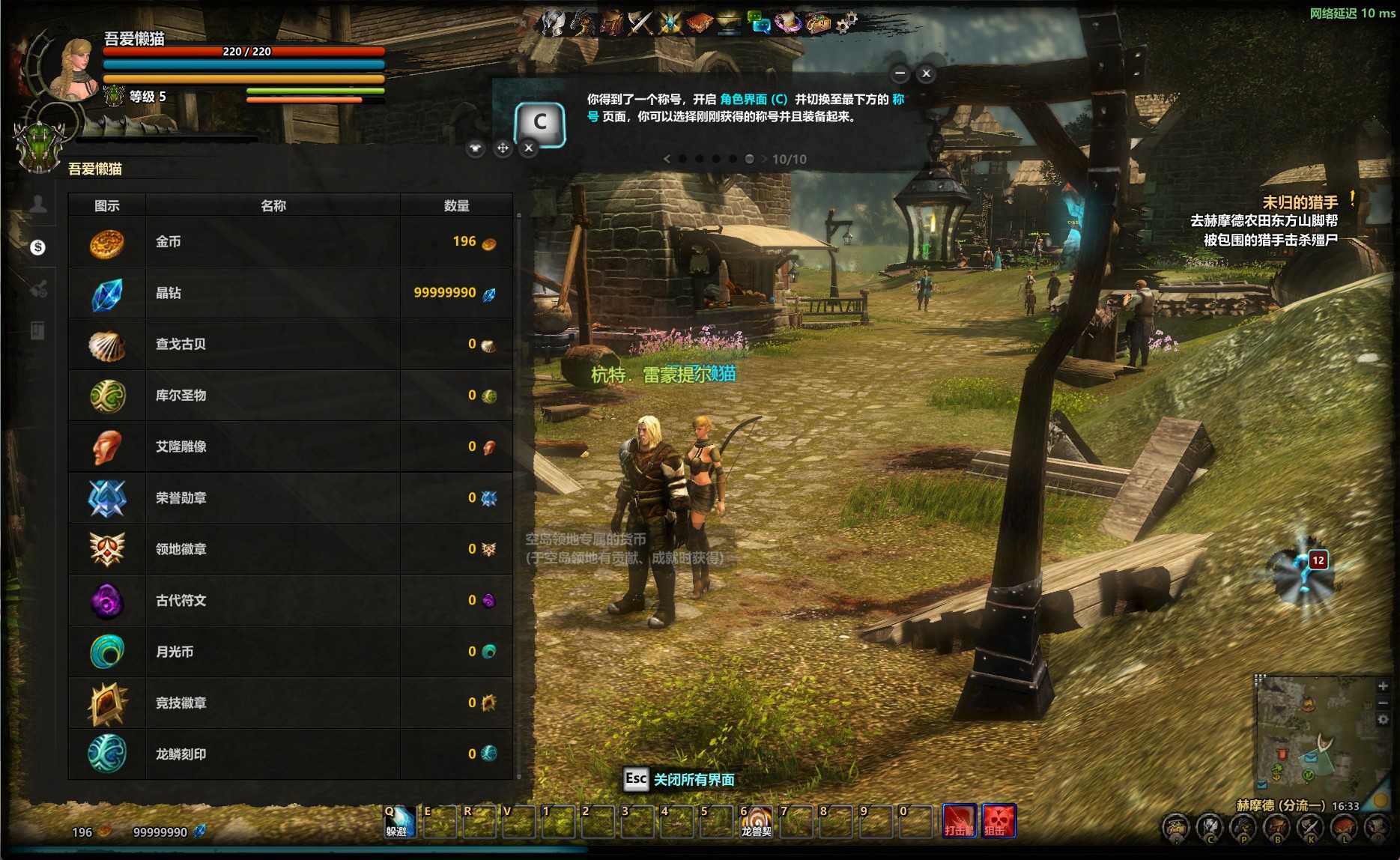
Task: Activate the 躲避 dodge skill
Action: tap(398, 821)
